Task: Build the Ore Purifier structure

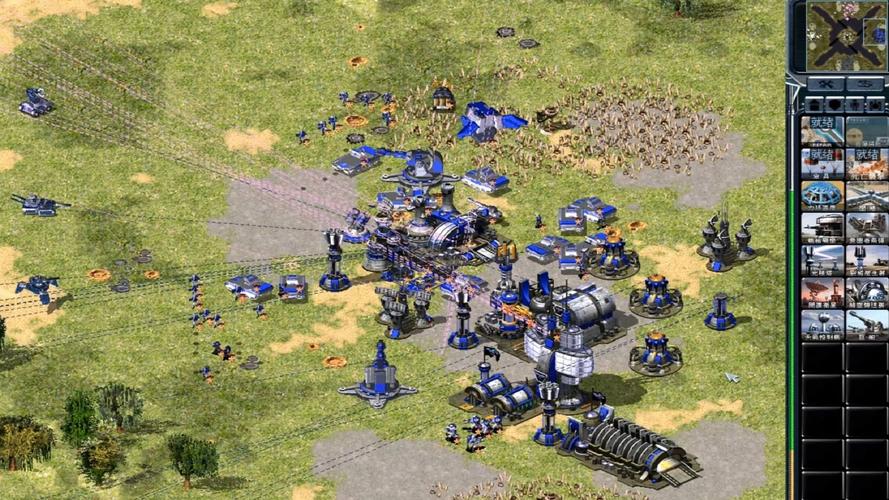Action: 866,228
